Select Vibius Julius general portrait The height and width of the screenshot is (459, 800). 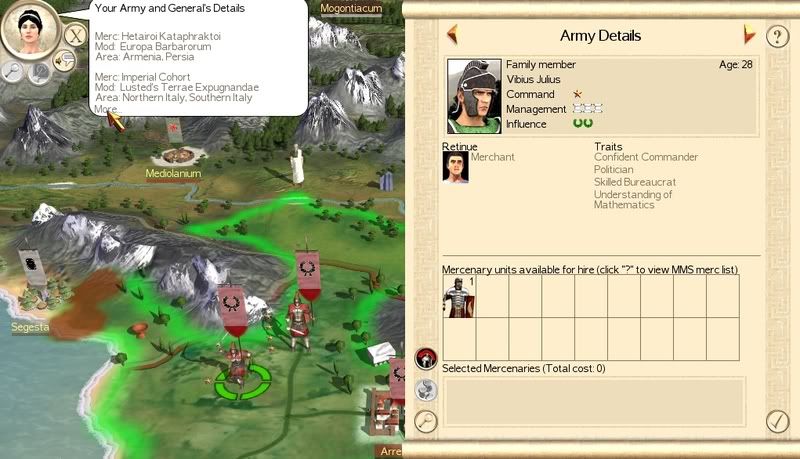(x=474, y=97)
